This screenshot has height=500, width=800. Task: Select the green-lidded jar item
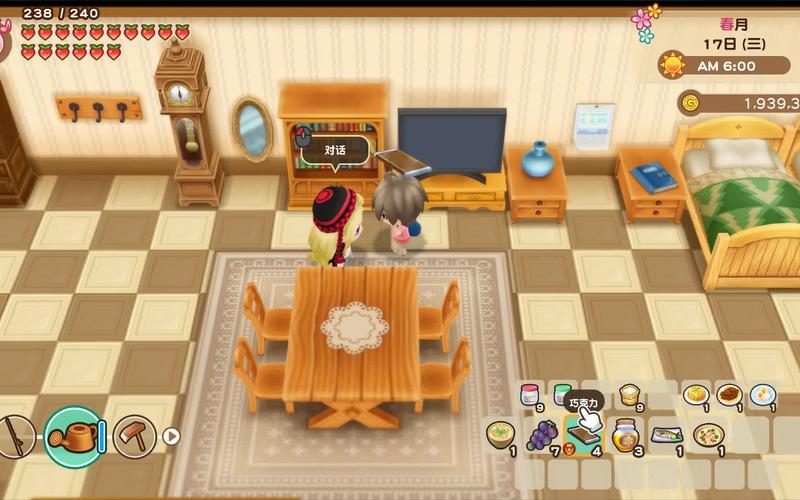tap(563, 395)
